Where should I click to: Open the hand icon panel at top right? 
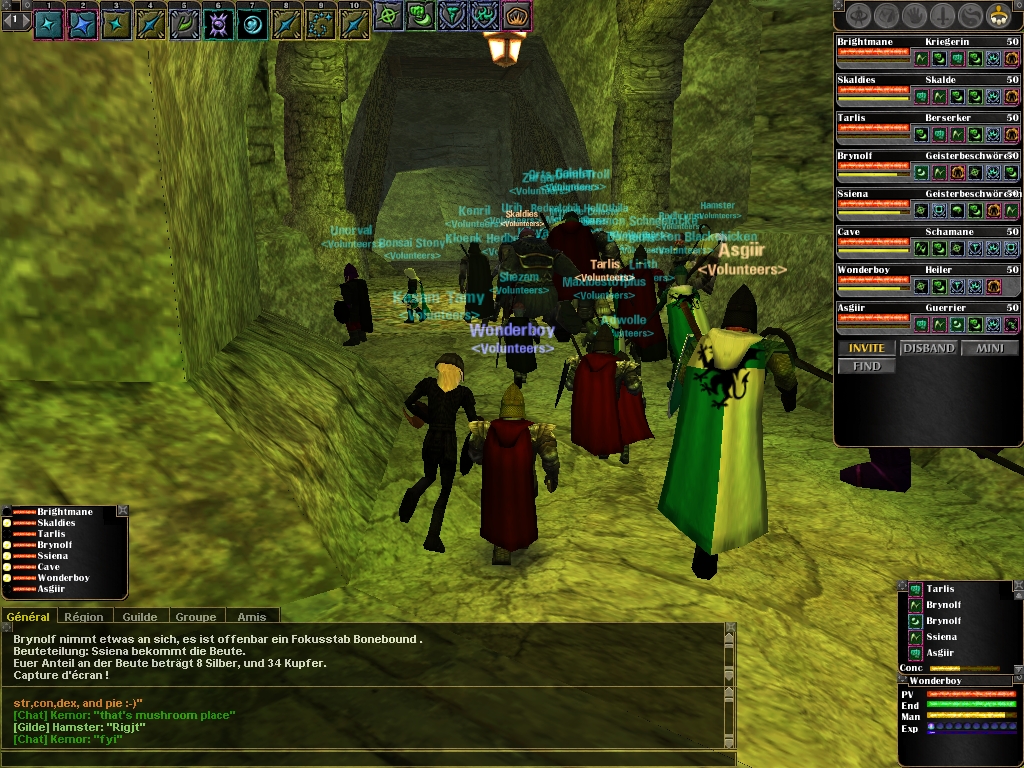coord(914,15)
